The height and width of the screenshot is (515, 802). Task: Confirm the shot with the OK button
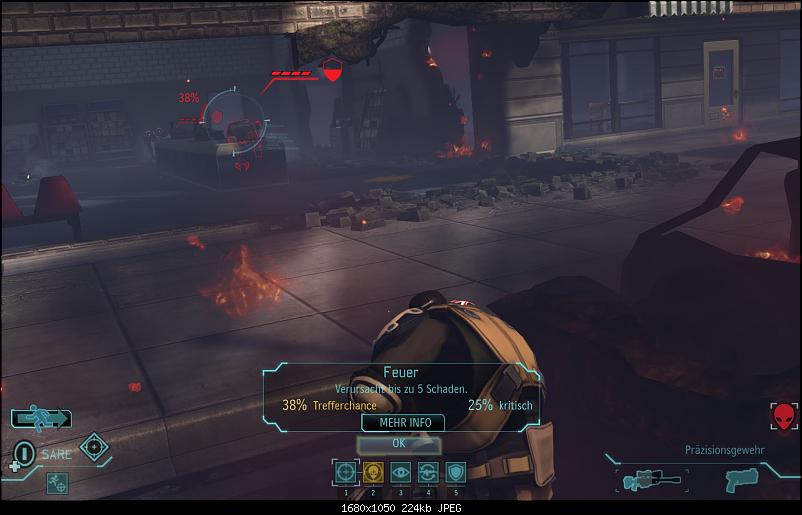(x=398, y=443)
